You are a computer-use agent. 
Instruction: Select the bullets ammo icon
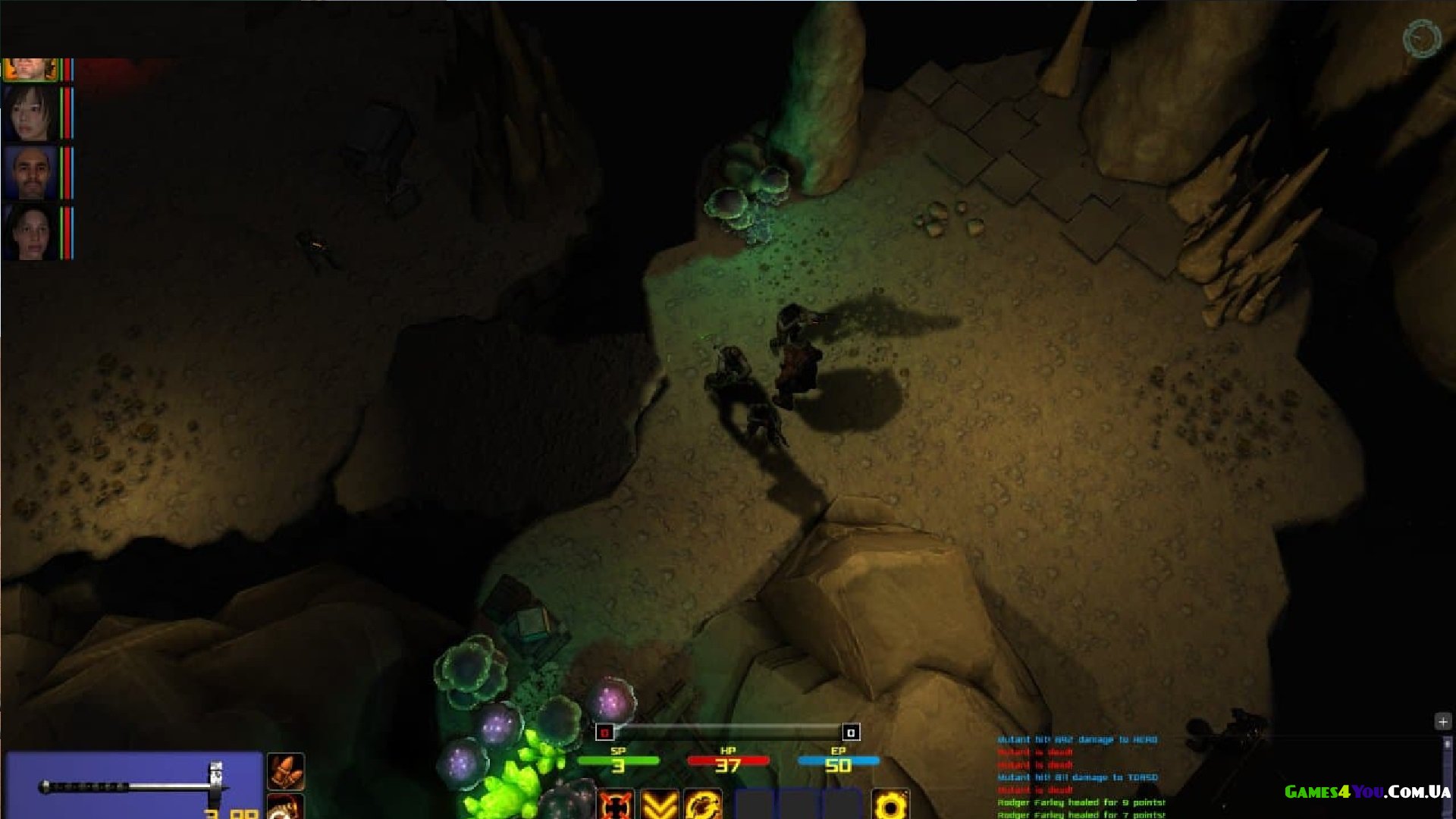pyautogui.click(x=286, y=771)
